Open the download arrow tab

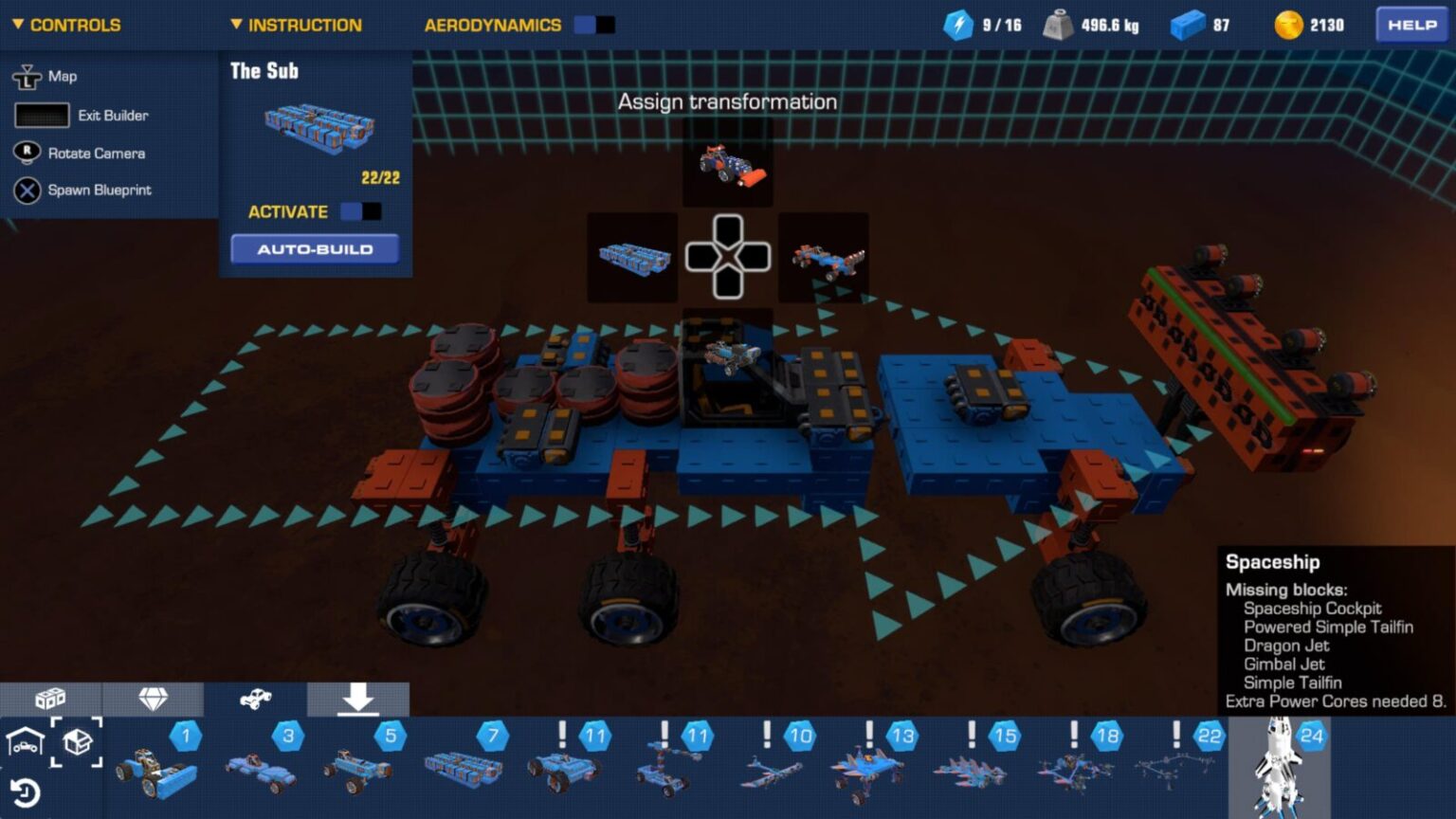(358, 700)
